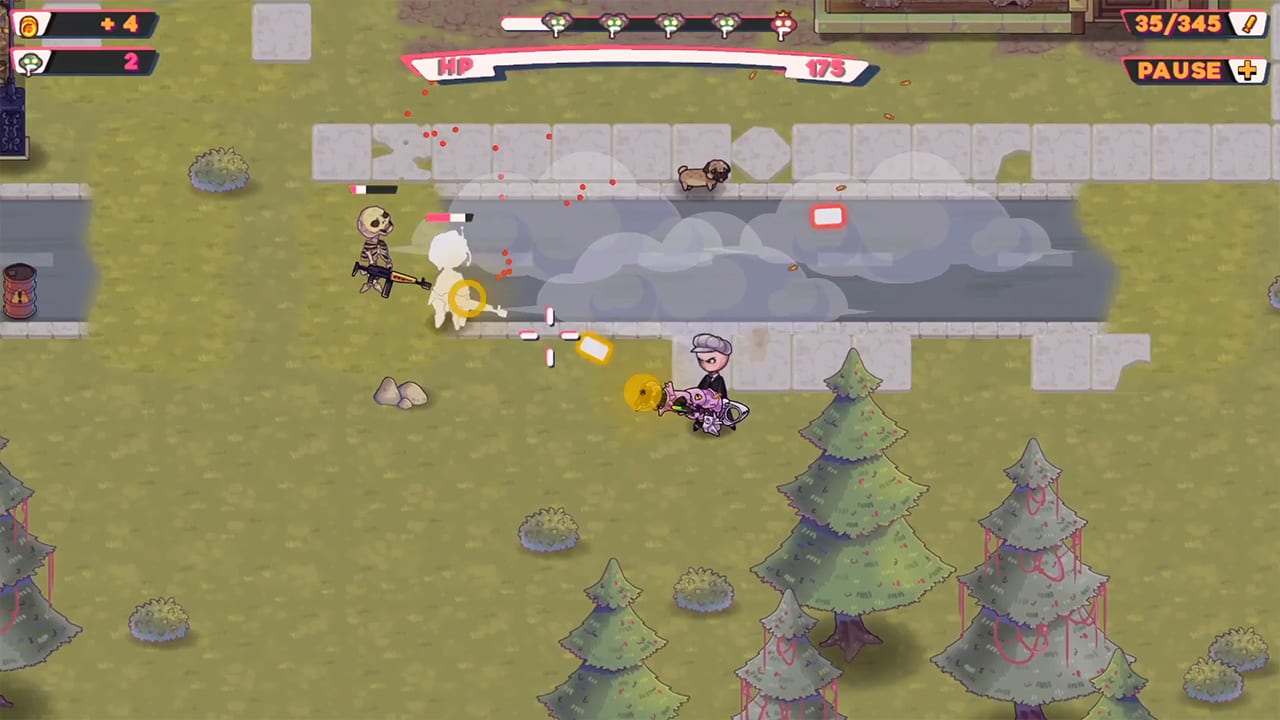Select the crowned boss marker on the progress bar
Screen dimensions: 1280x720
coord(783,25)
